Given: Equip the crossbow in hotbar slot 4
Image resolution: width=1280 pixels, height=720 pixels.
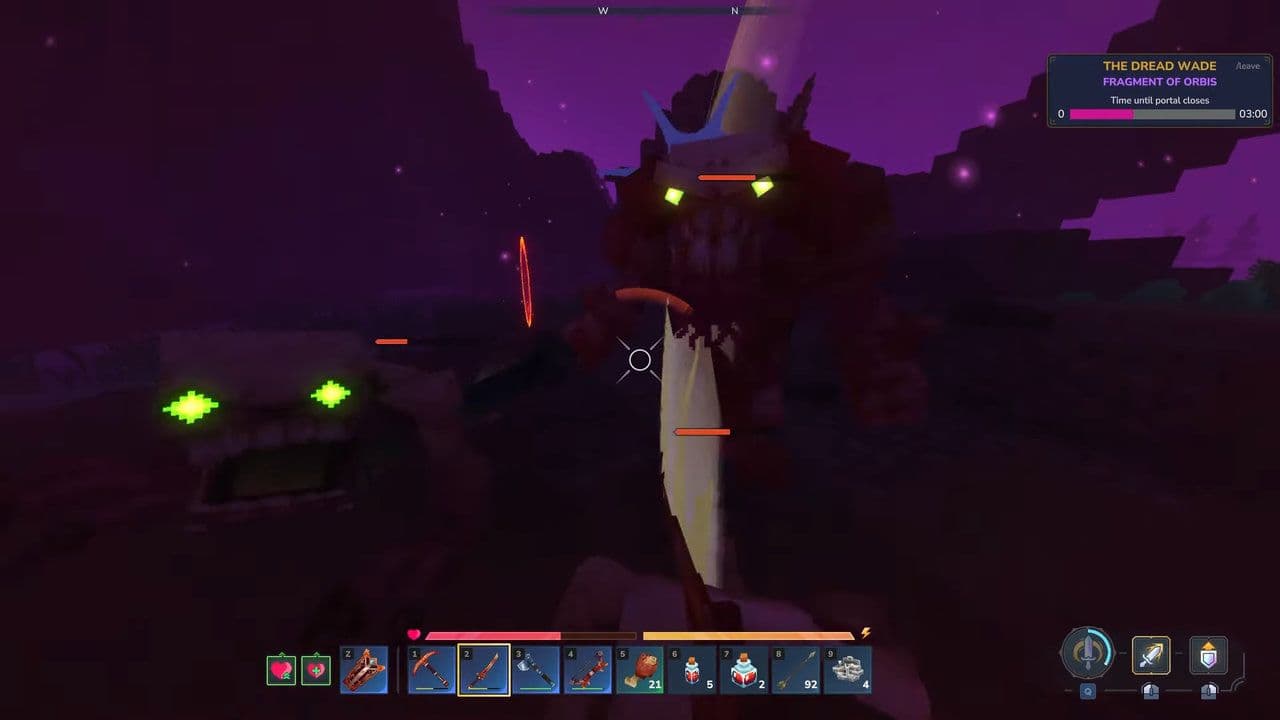Looking at the screenshot, I should pos(590,668).
